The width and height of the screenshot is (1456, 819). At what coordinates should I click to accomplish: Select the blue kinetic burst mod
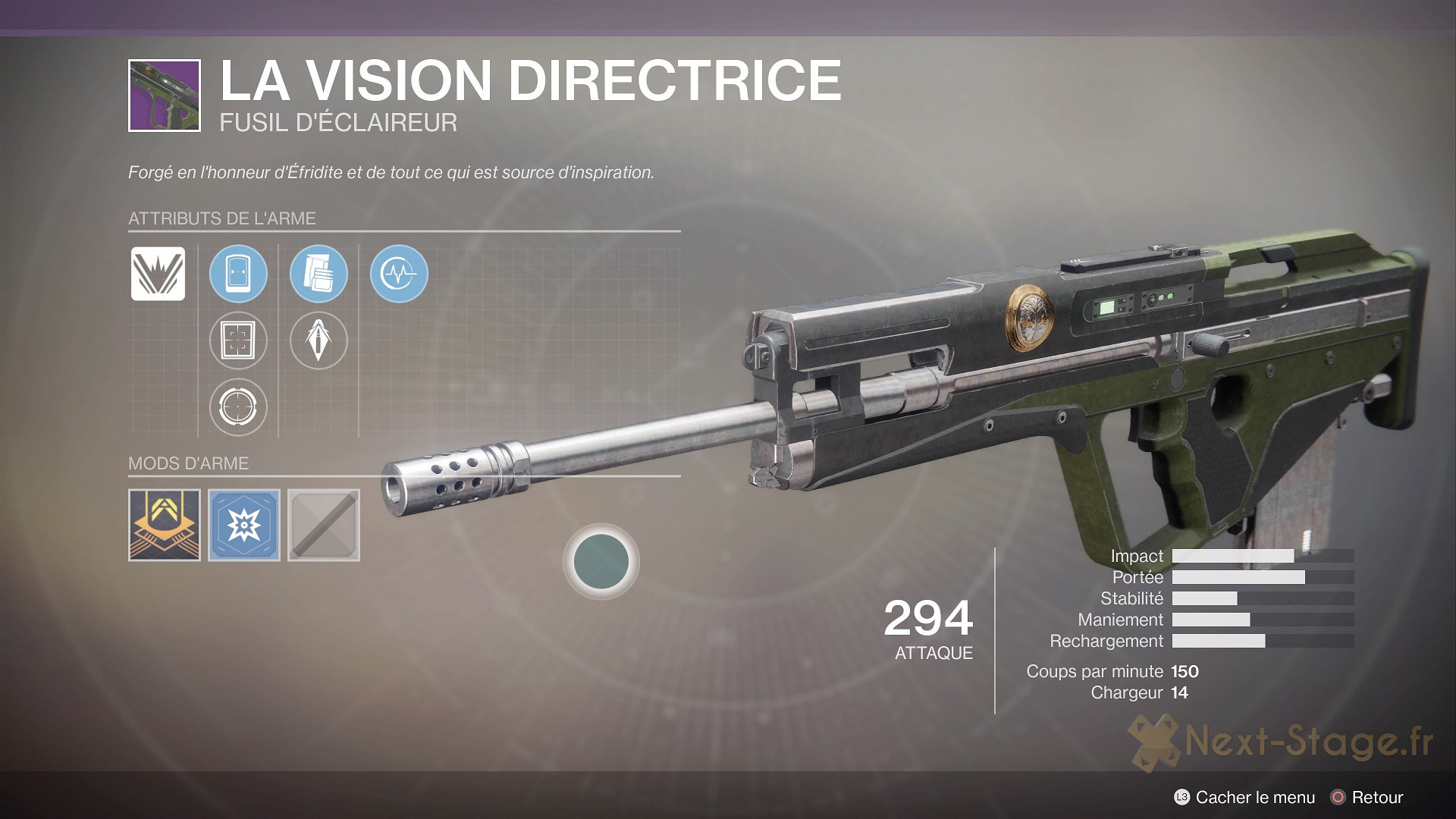click(x=244, y=525)
